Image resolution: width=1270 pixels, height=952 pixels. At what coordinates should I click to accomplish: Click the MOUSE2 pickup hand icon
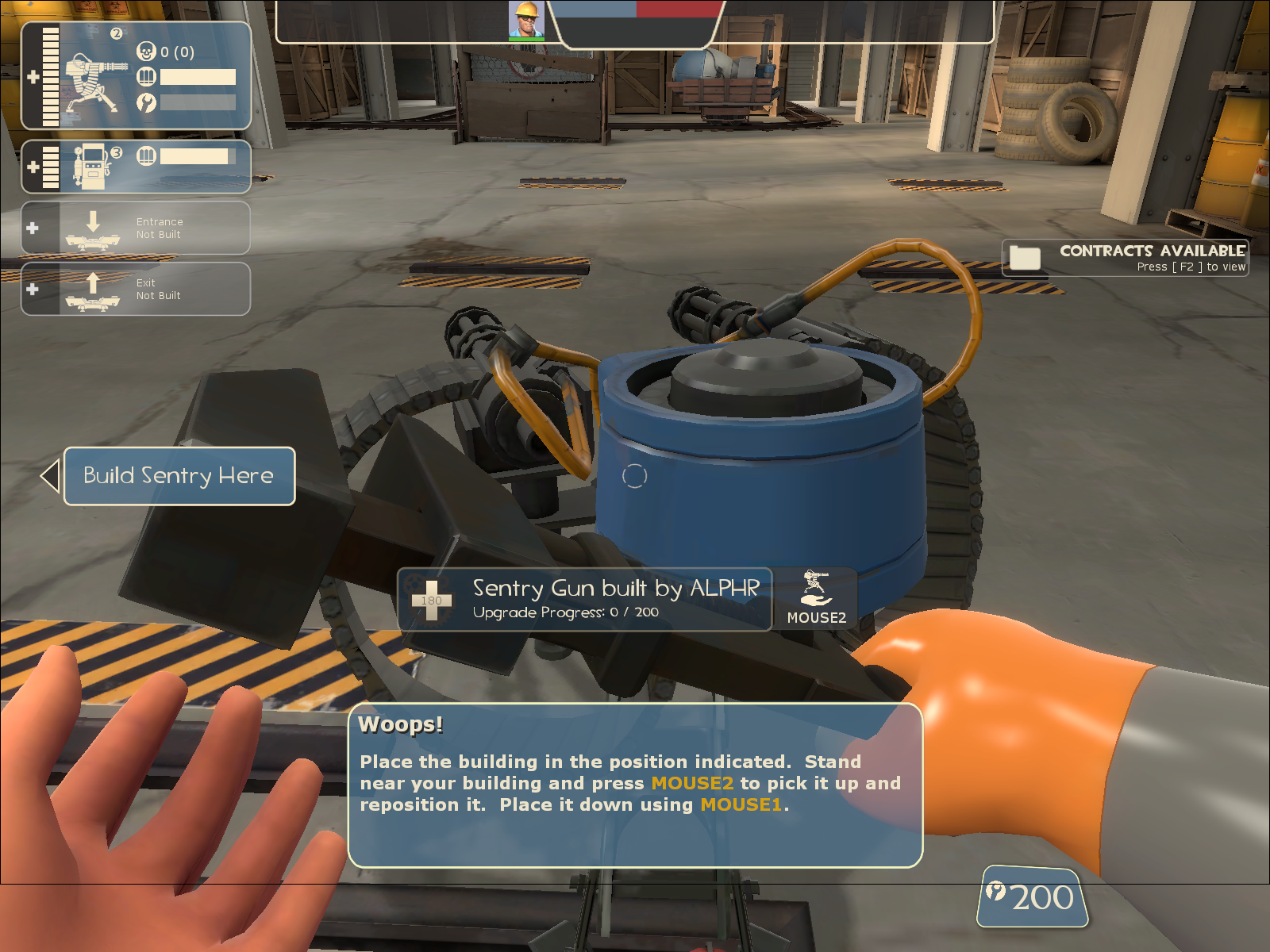tap(814, 589)
